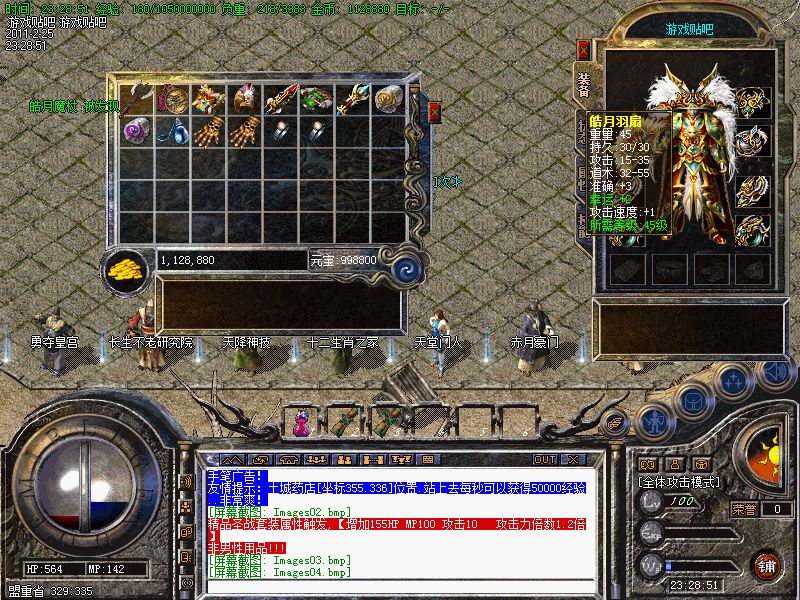
Task: Close the inventory bag window
Action: click(x=434, y=112)
